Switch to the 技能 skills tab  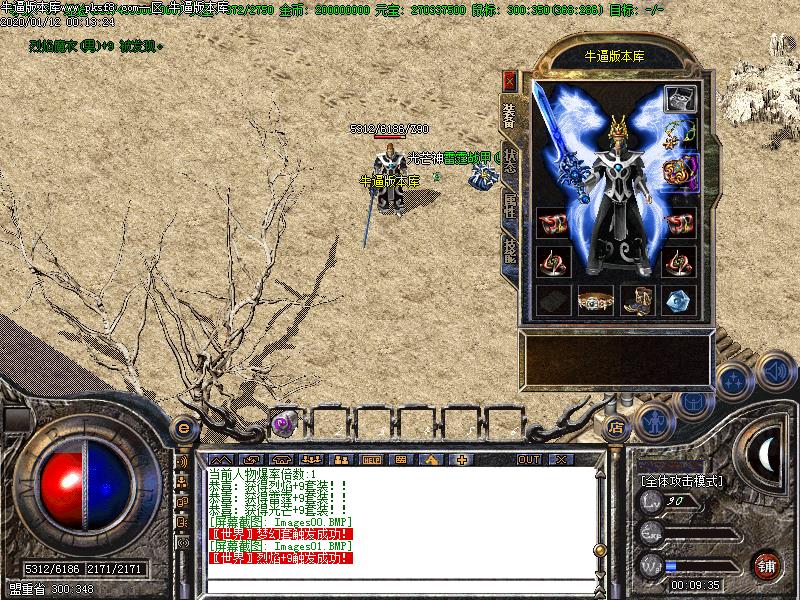(510, 252)
